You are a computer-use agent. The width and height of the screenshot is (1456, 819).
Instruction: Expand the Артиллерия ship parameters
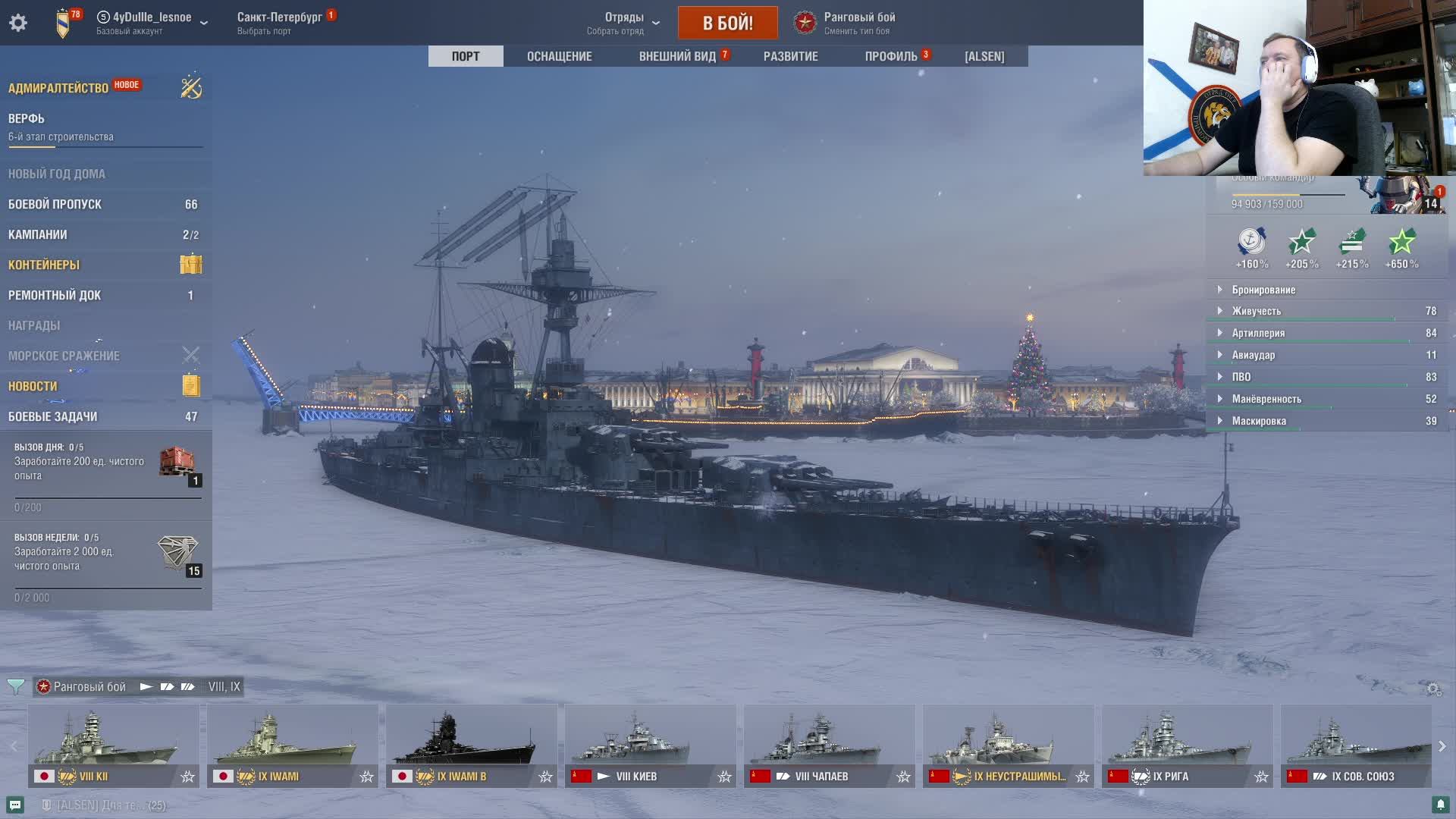click(x=1258, y=333)
